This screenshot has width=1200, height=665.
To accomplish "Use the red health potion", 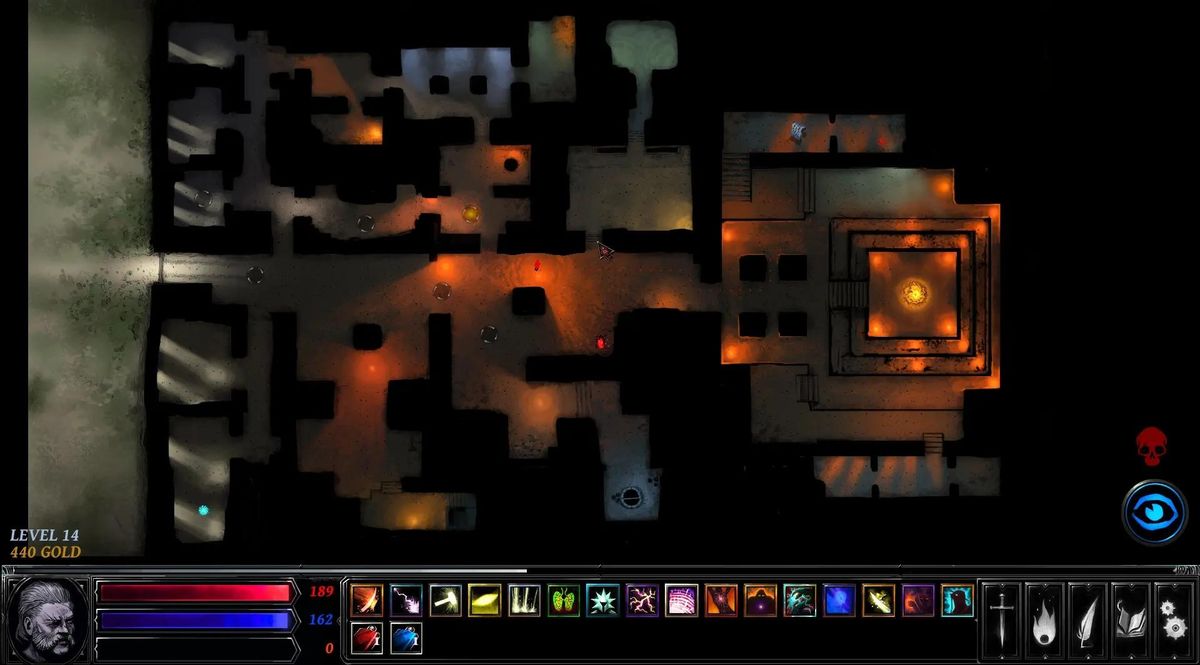I will (367, 638).
